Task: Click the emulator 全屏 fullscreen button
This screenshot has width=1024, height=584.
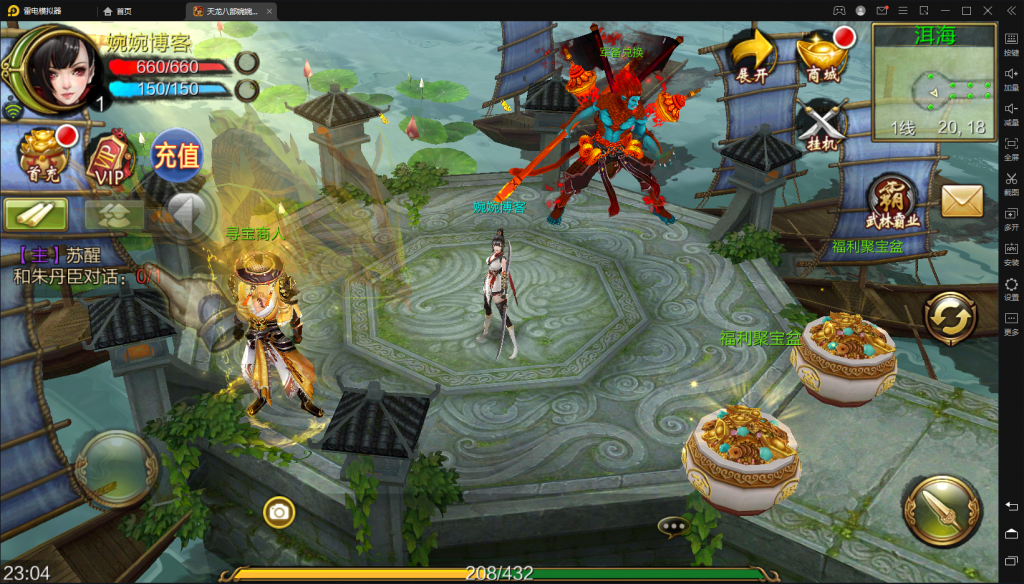Action: coord(1011,149)
